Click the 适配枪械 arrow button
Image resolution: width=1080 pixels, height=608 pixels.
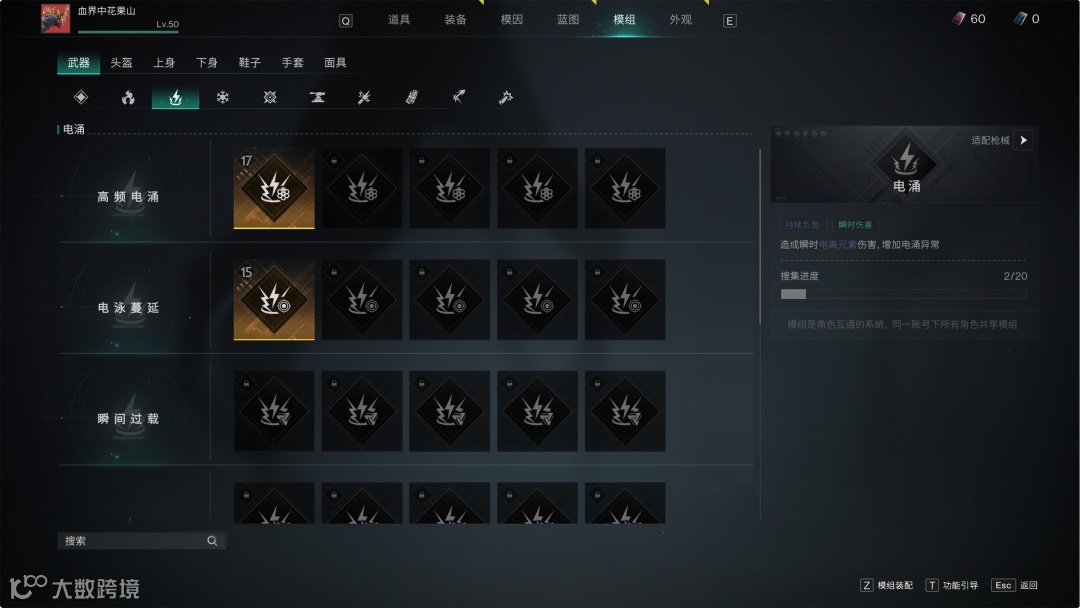tap(1023, 141)
